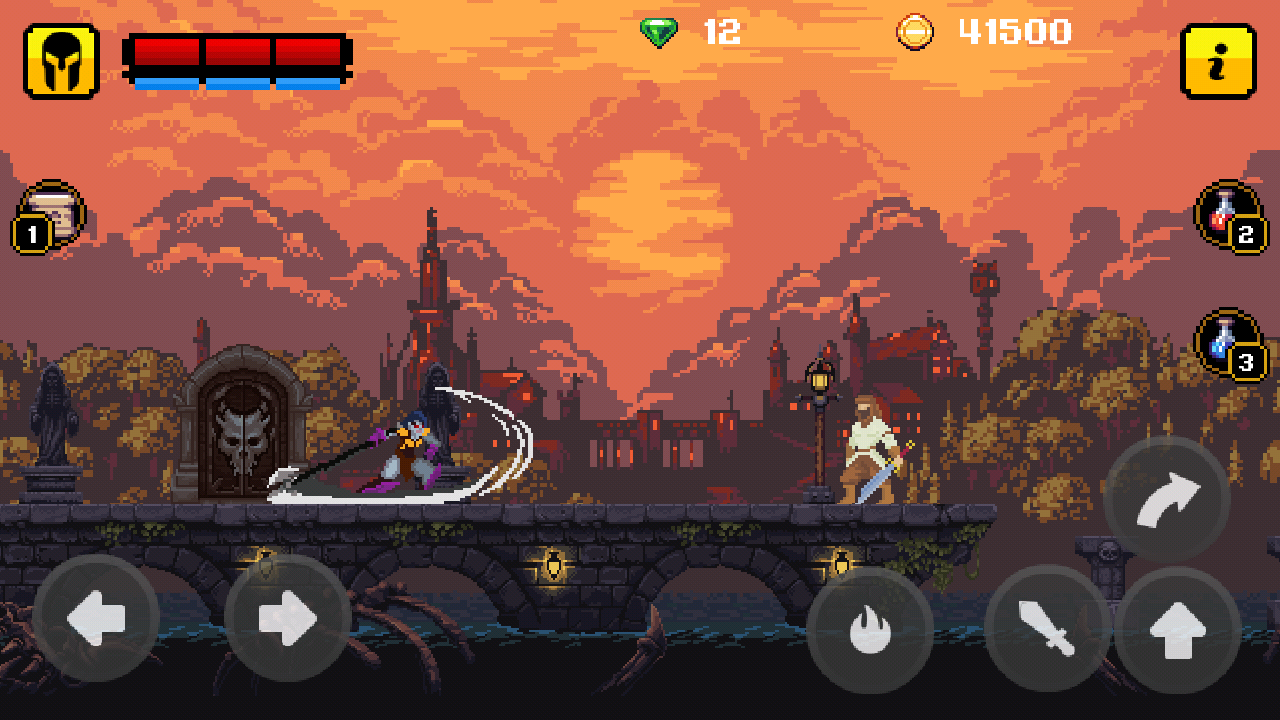
Task: Tap the yellow helmet character icon
Action: point(60,60)
